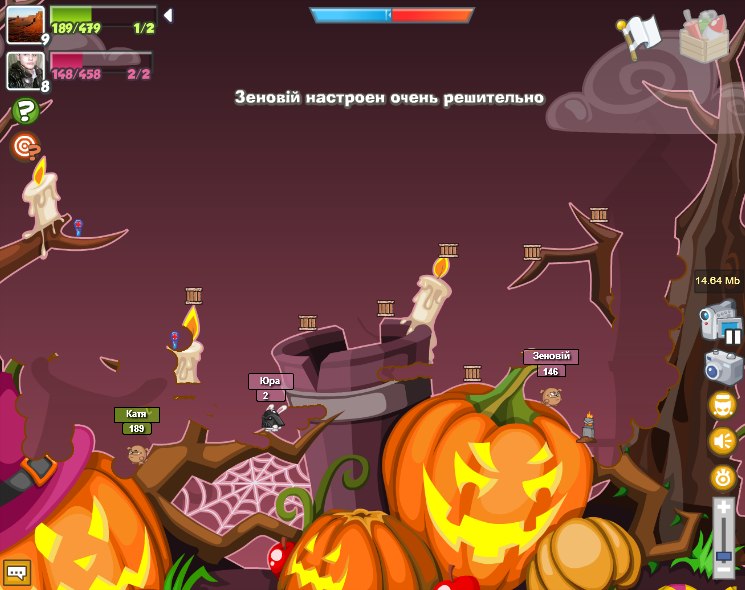Zoom out with the minus button

coord(723,569)
